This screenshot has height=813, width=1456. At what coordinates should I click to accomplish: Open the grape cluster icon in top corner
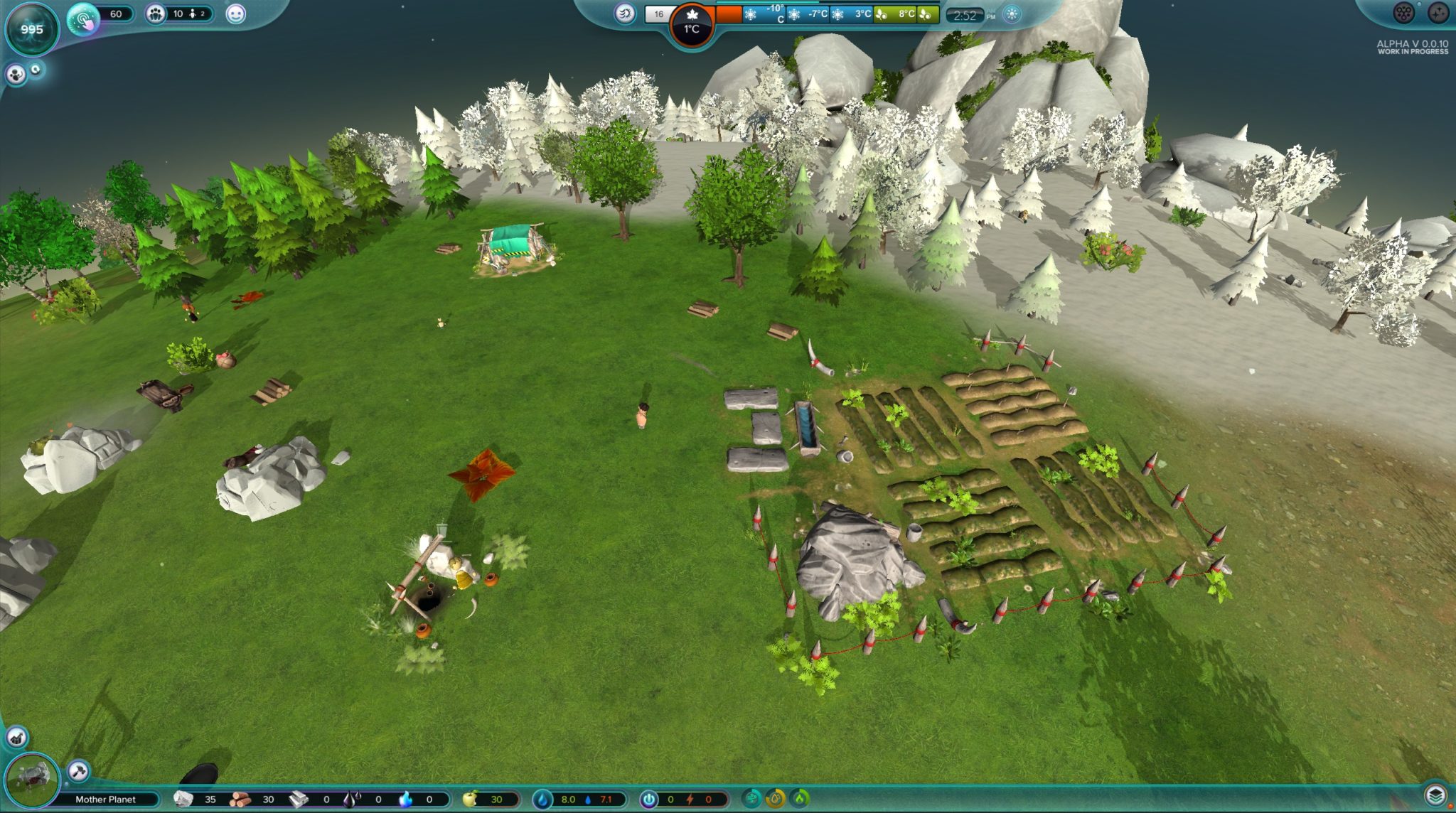click(x=1403, y=12)
